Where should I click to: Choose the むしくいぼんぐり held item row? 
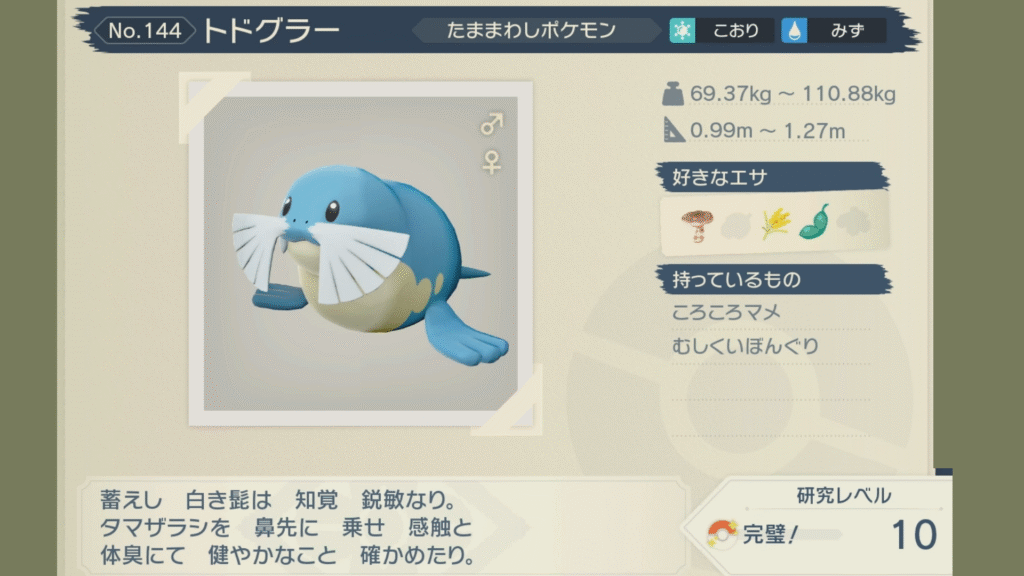click(x=747, y=347)
